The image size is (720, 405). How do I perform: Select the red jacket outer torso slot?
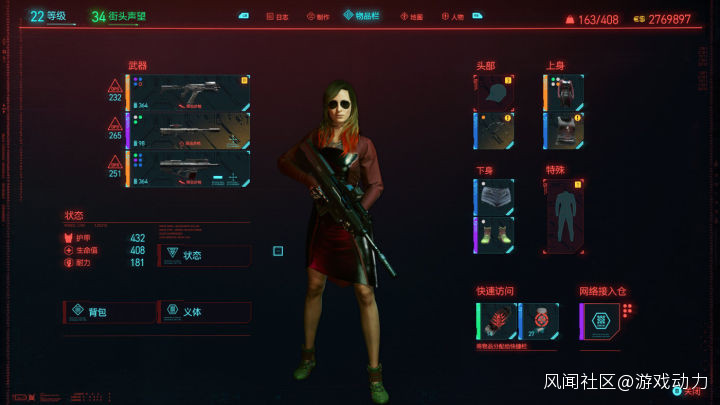564,92
